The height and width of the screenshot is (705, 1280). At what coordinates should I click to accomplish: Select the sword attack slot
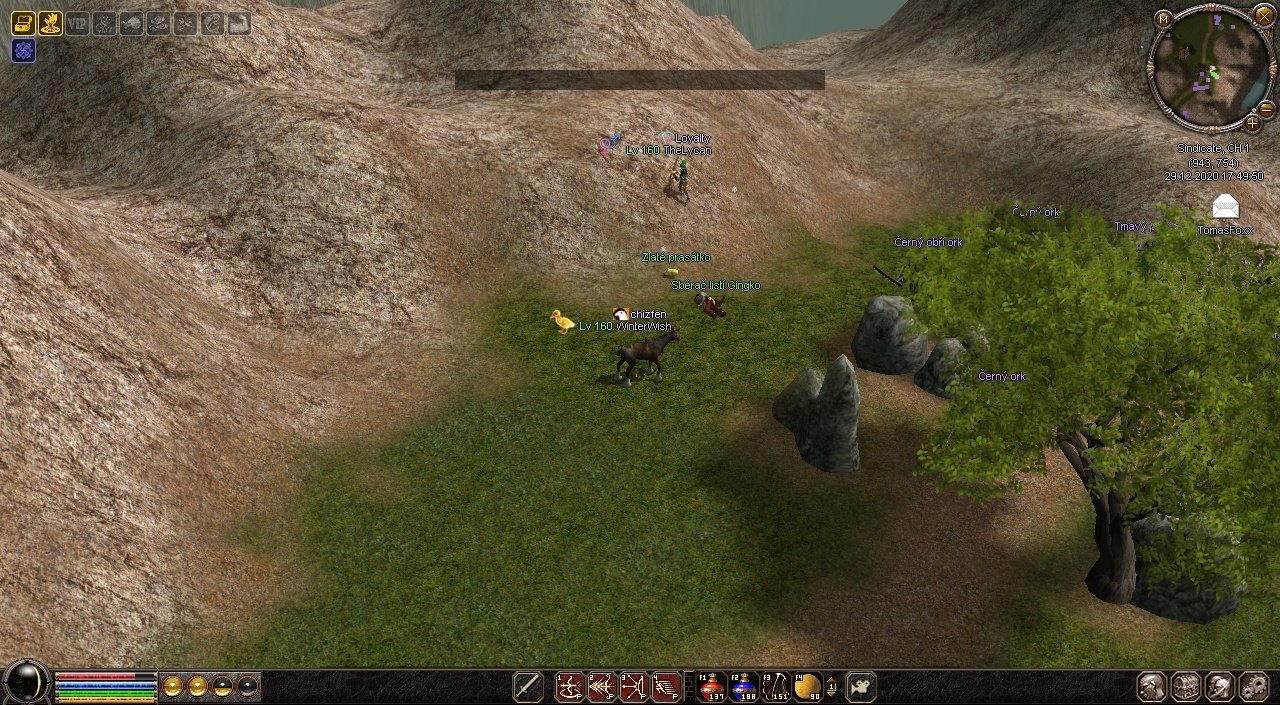(x=528, y=686)
